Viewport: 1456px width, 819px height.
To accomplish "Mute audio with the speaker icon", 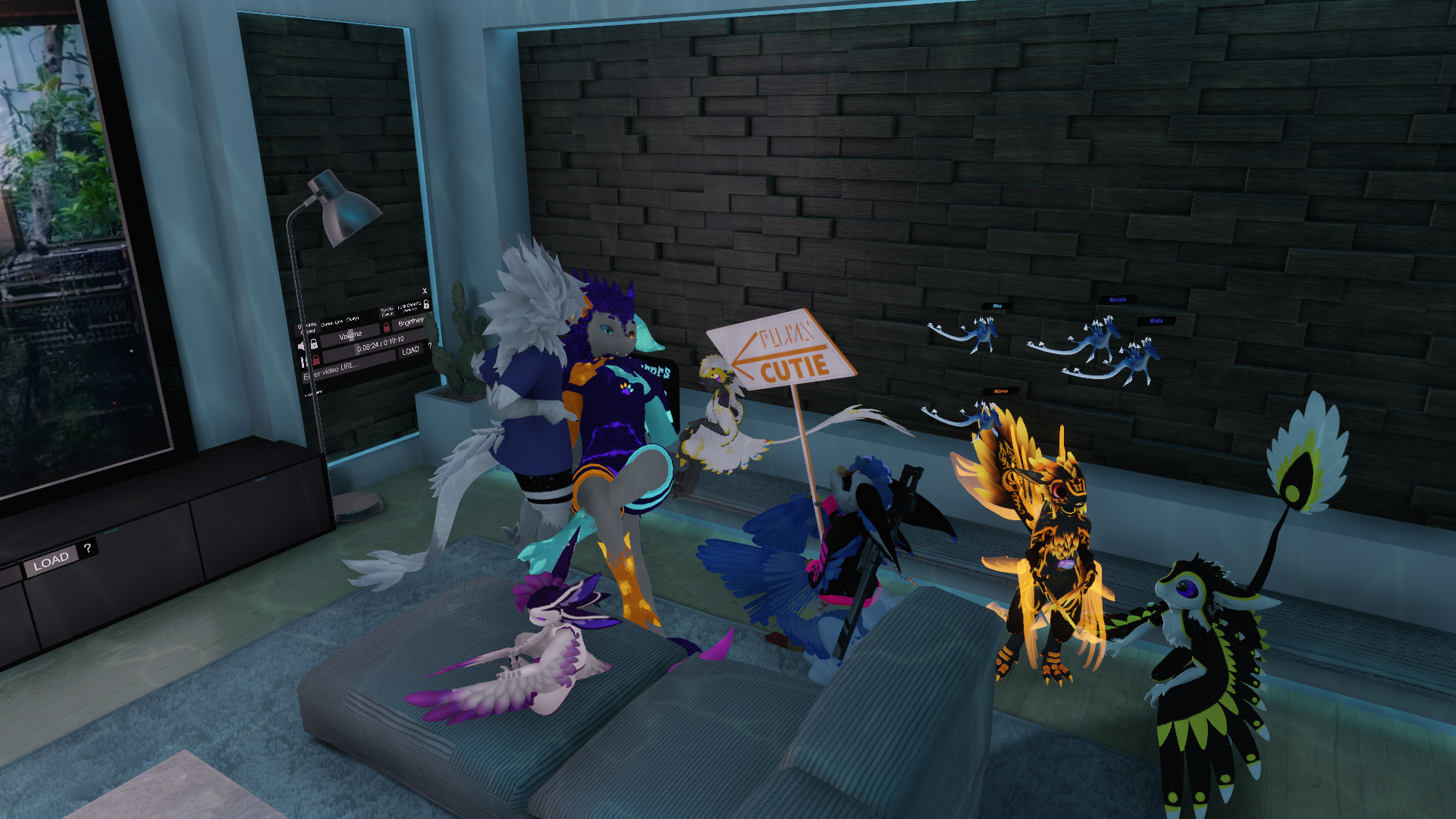I will (302, 346).
